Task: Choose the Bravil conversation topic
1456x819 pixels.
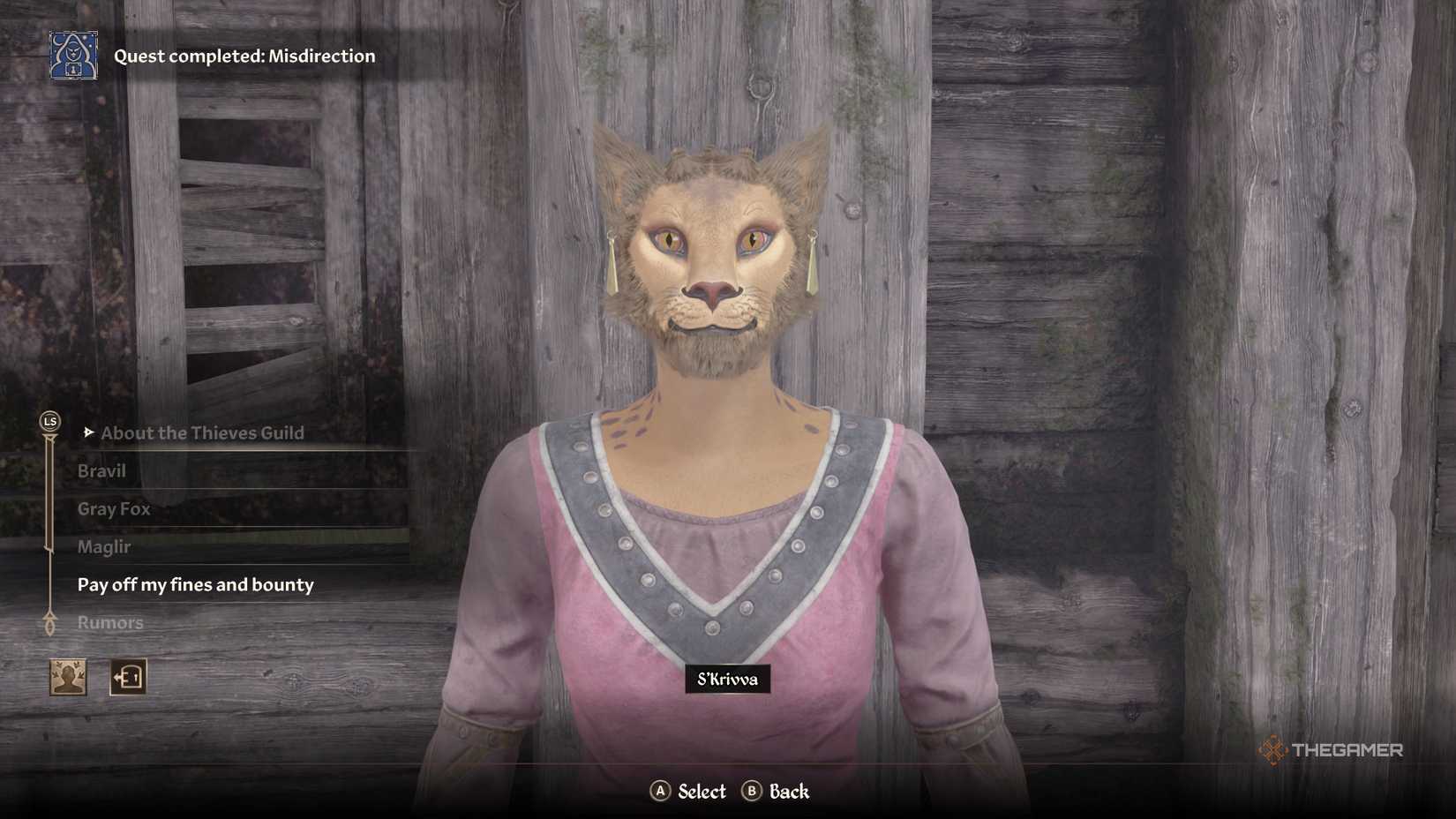Action: [x=101, y=470]
